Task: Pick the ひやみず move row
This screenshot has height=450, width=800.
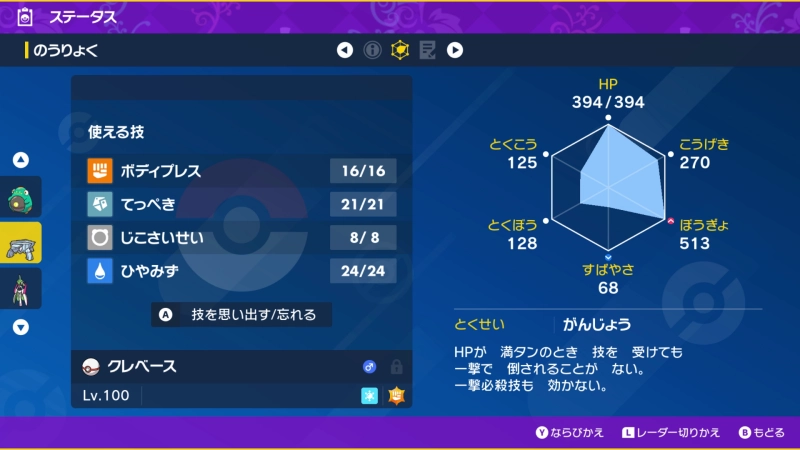Action: (241, 270)
